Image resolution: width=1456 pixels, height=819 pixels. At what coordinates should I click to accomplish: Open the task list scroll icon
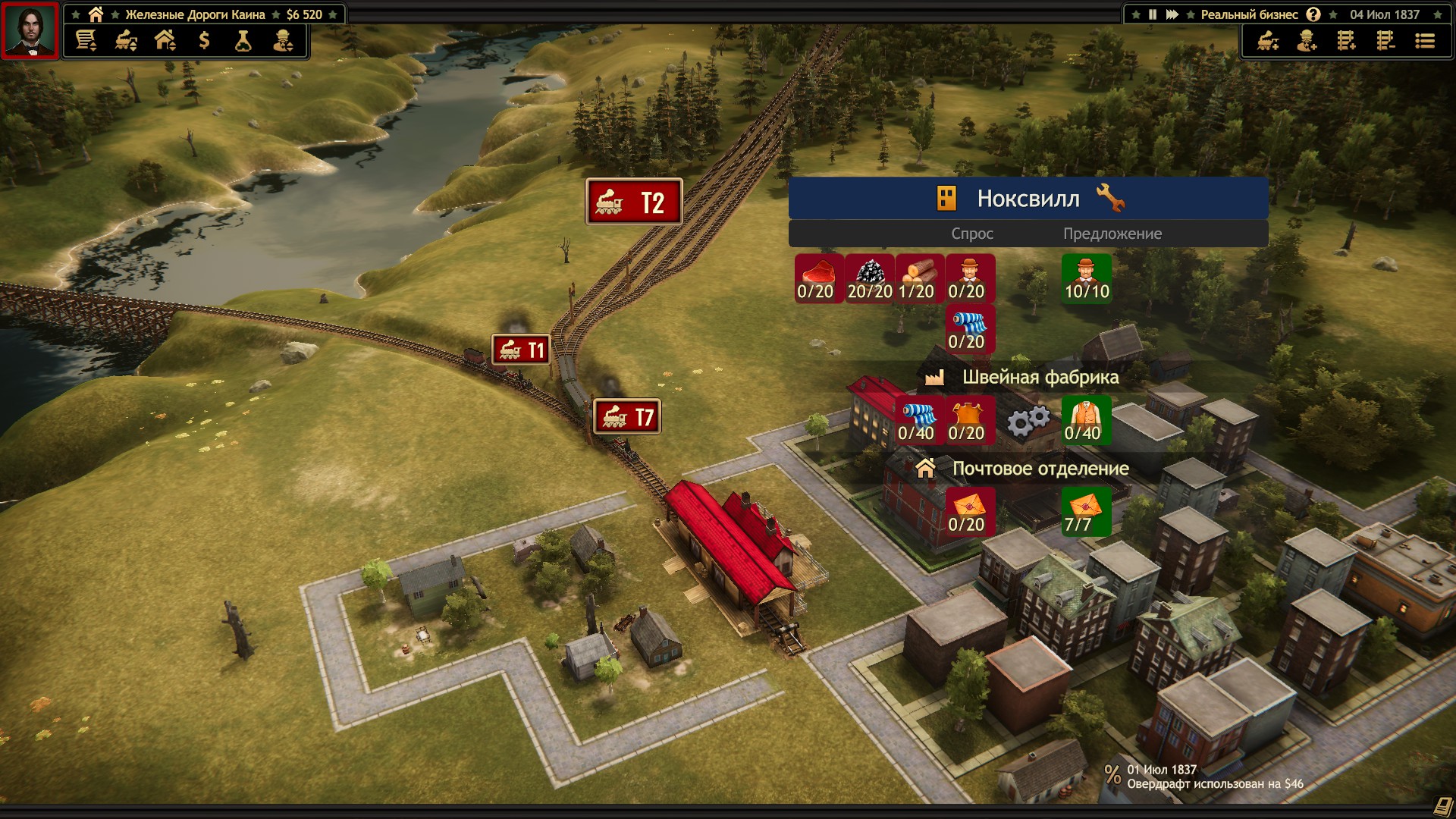86,41
